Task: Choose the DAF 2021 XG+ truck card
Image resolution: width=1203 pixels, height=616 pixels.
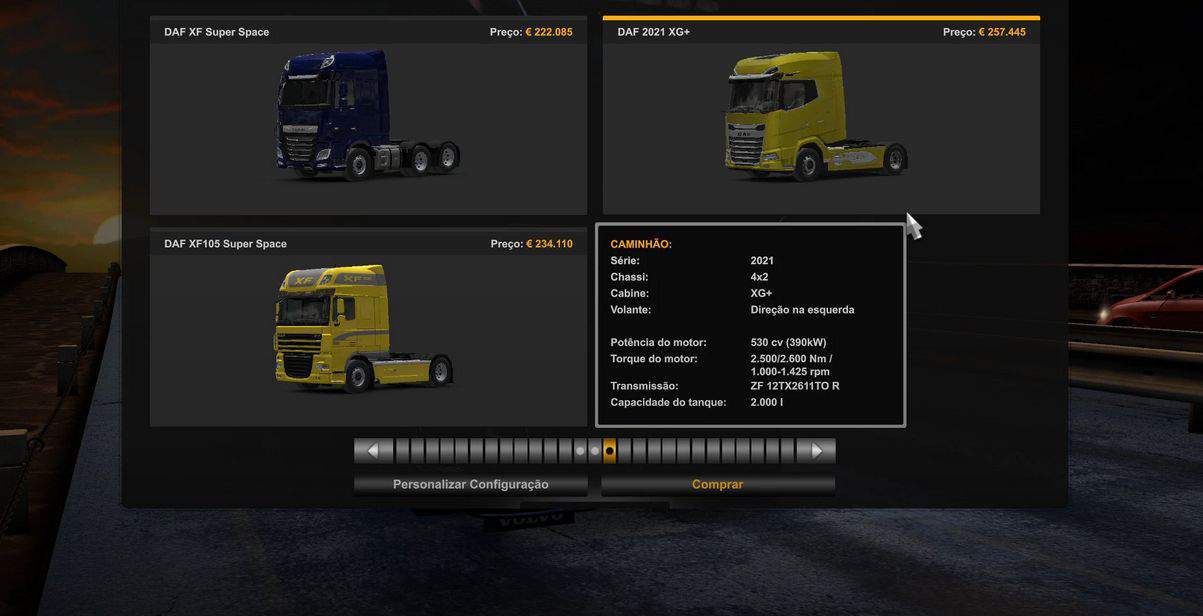Action: coord(820,116)
